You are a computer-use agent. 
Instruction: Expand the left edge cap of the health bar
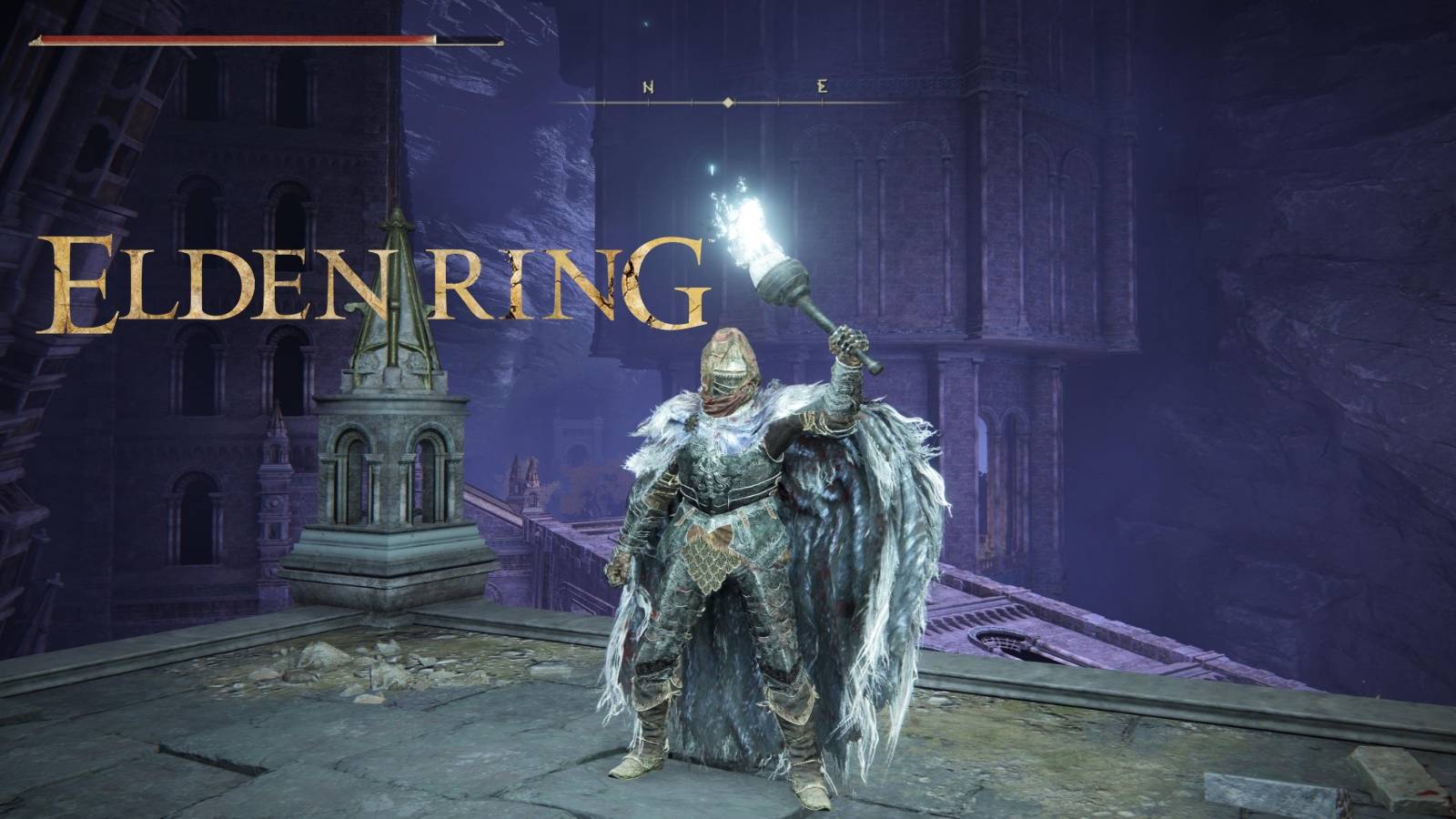(38, 40)
